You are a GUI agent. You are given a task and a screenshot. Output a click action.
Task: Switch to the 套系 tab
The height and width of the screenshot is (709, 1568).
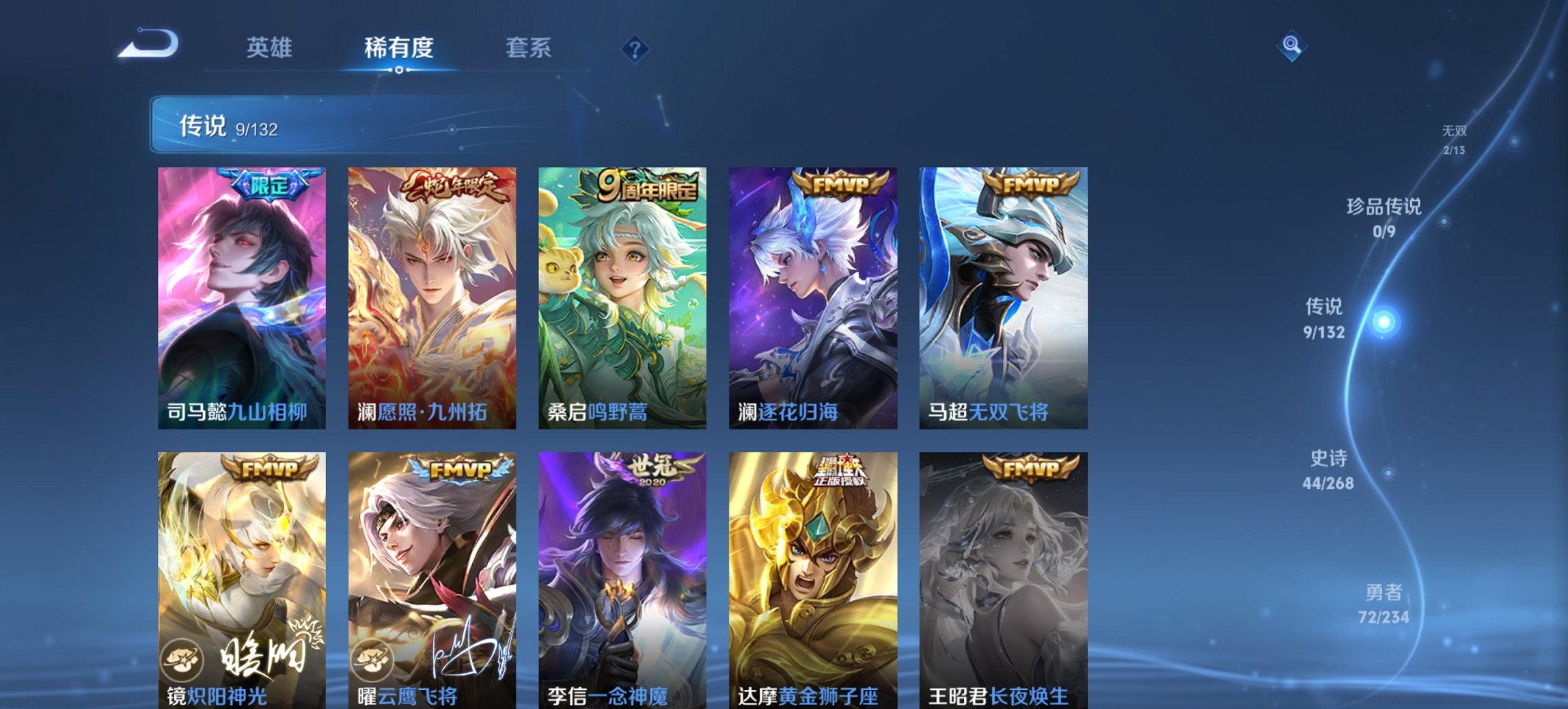coord(529,48)
